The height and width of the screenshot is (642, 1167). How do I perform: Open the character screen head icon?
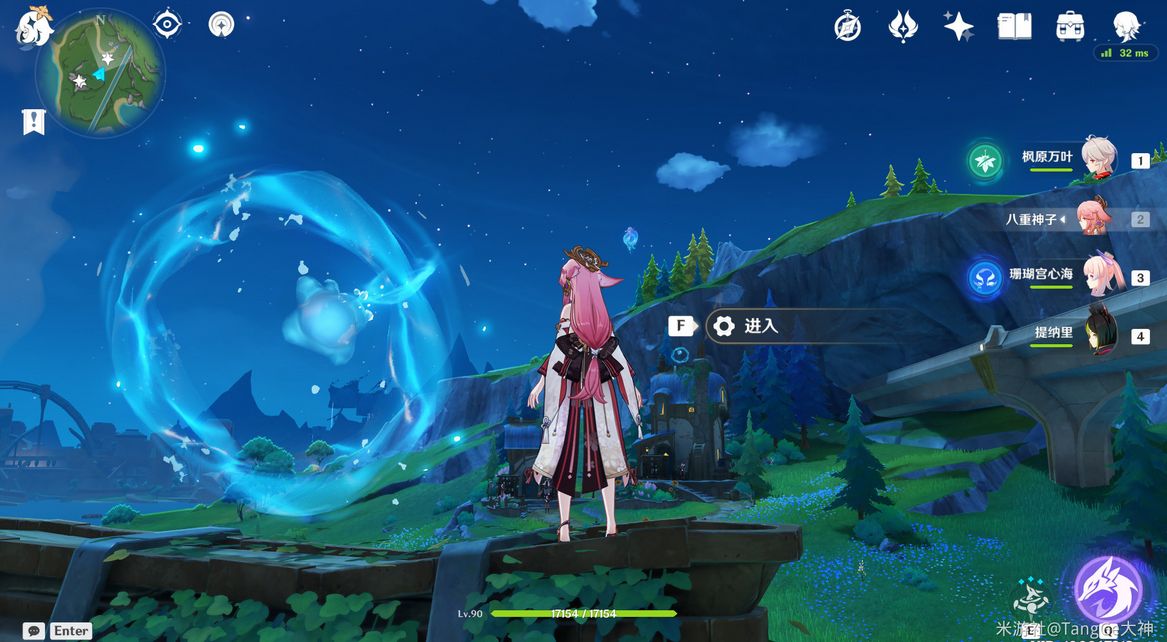1127,26
